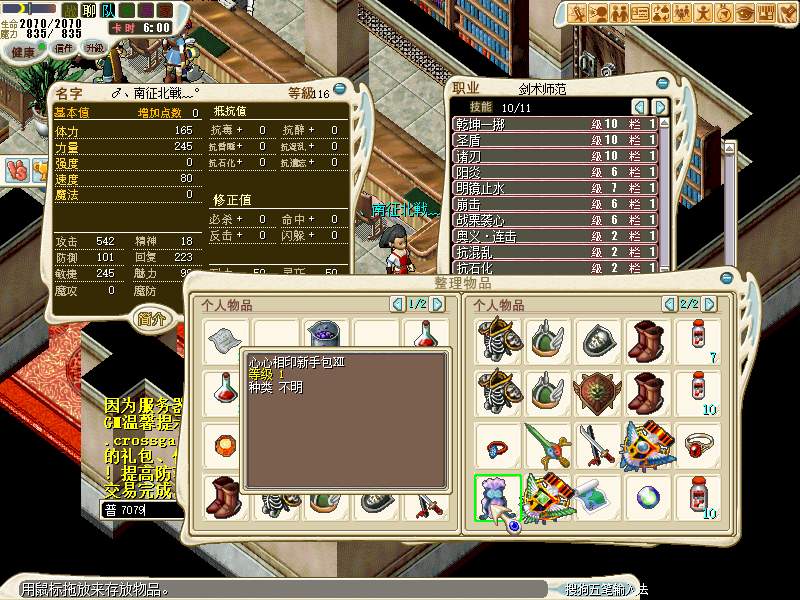This screenshot has height=600, width=800.
Task: Open the 健康 health status button
Action: [23, 51]
